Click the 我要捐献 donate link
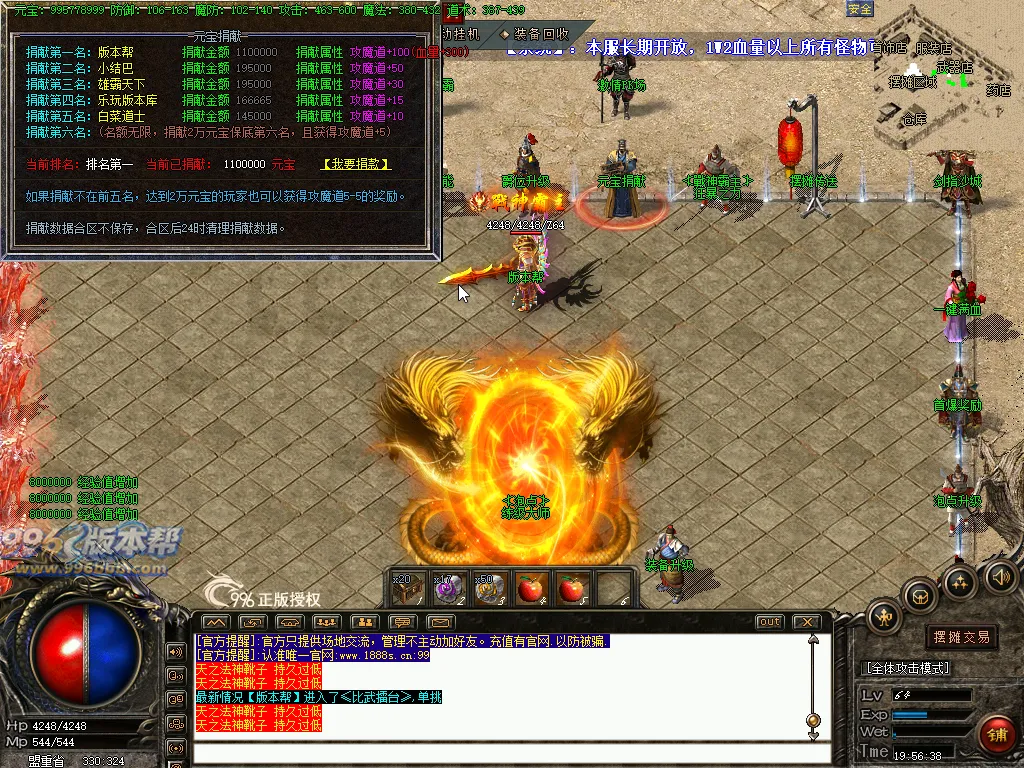This screenshot has height=768, width=1024. (x=356, y=164)
